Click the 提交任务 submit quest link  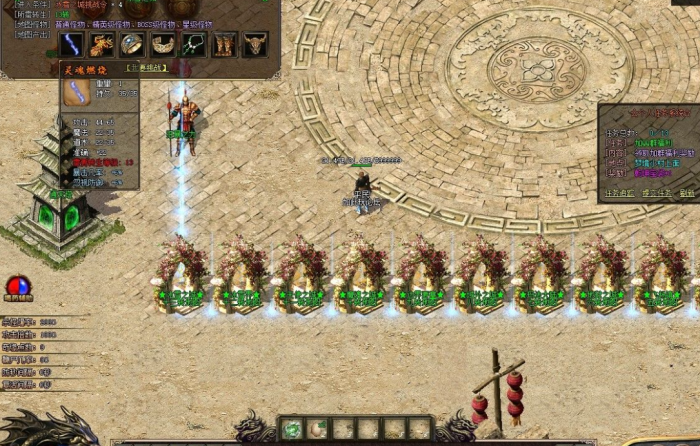(x=656, y=193)
